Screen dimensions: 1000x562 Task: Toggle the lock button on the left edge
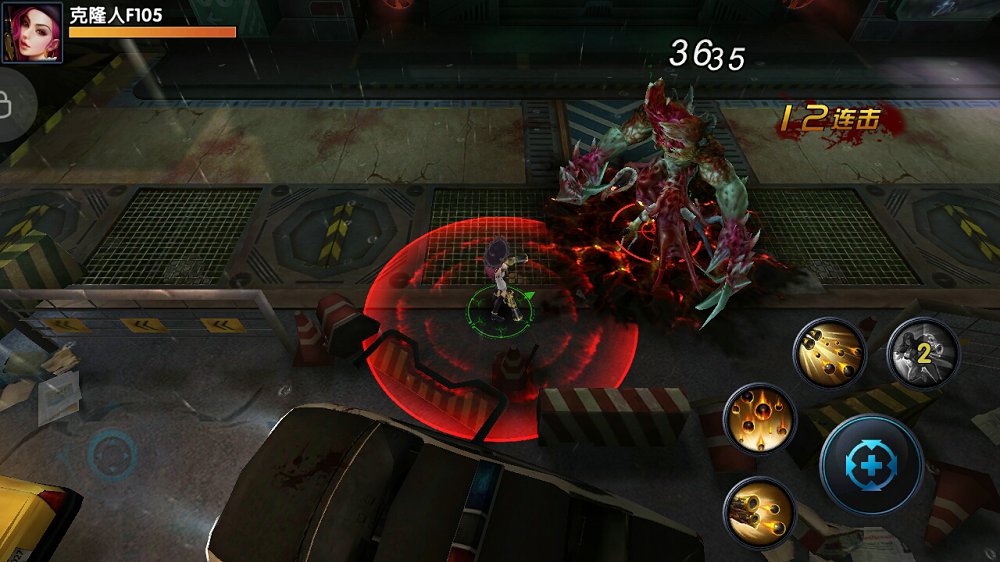pyautogui.click(x=10, y=102)
